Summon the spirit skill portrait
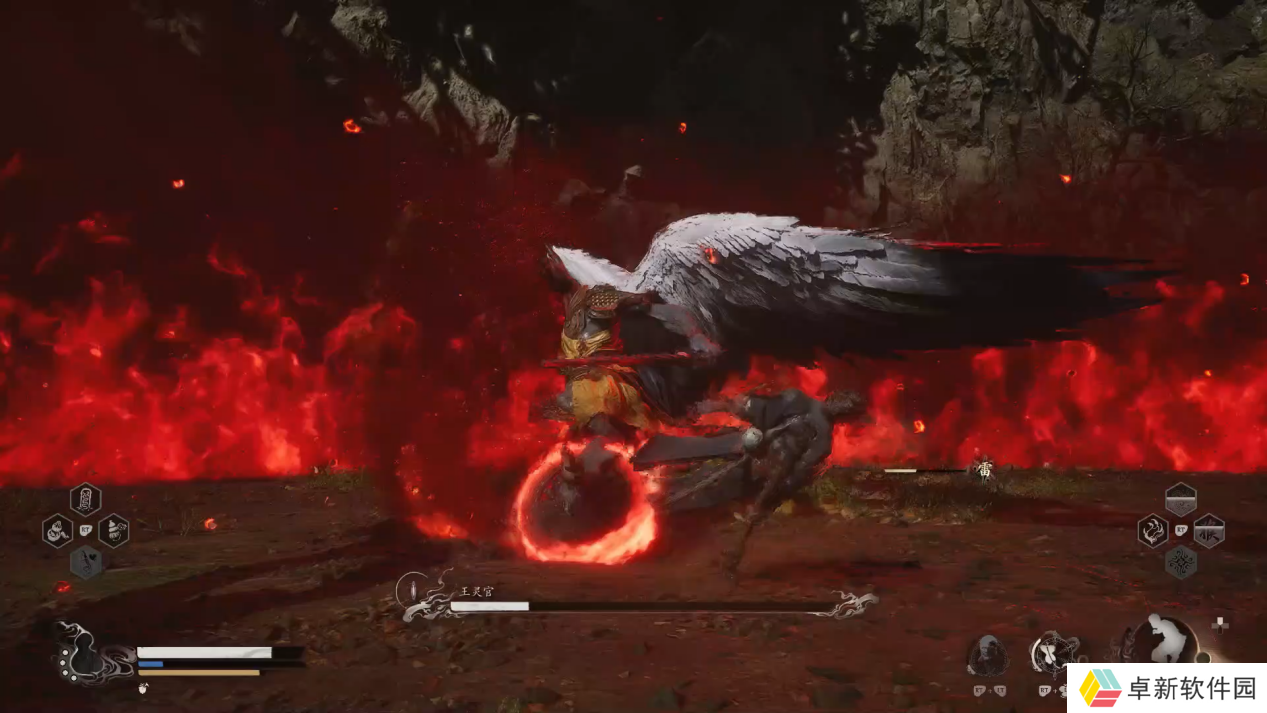The image size is (1267, 713). tap(988, 655)
